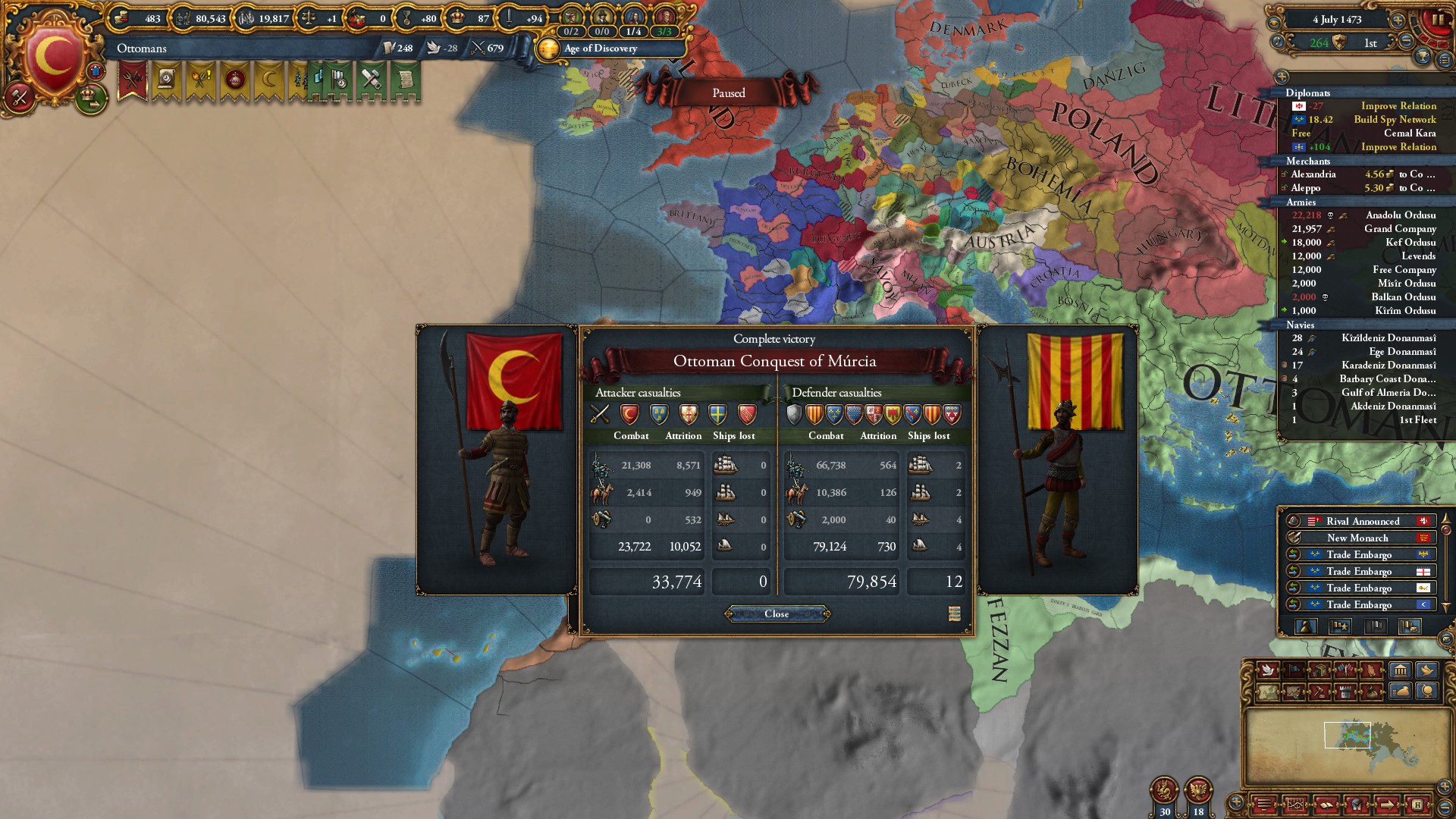Viewport: 1456px width, 819px height.
Task: Select the Anadolu Ordusu army
Action: tap(1400, 215)
